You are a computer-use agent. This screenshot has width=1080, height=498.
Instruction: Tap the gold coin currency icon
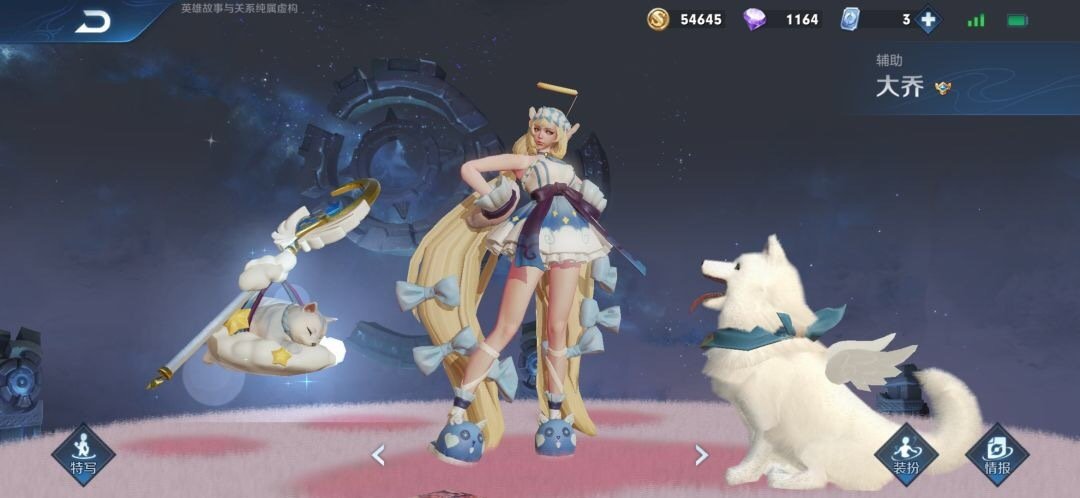pyautogui.click(x=658, y=19)
